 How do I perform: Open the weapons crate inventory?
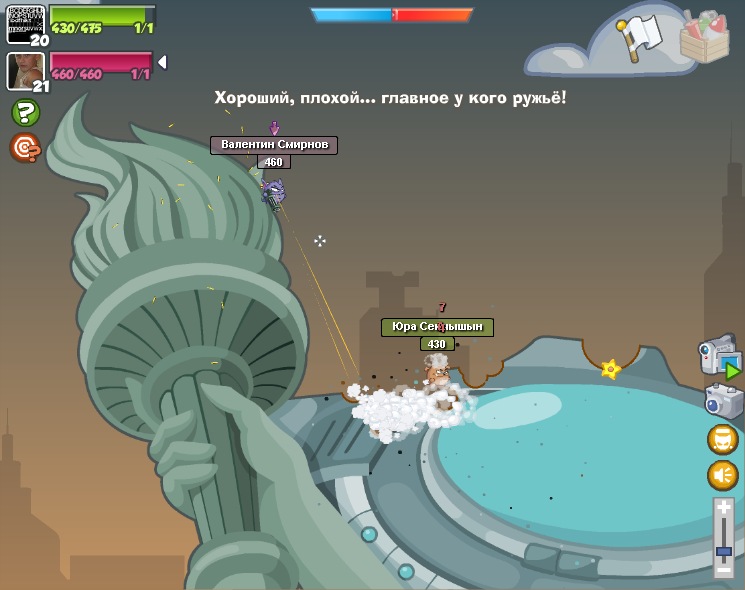705,38
